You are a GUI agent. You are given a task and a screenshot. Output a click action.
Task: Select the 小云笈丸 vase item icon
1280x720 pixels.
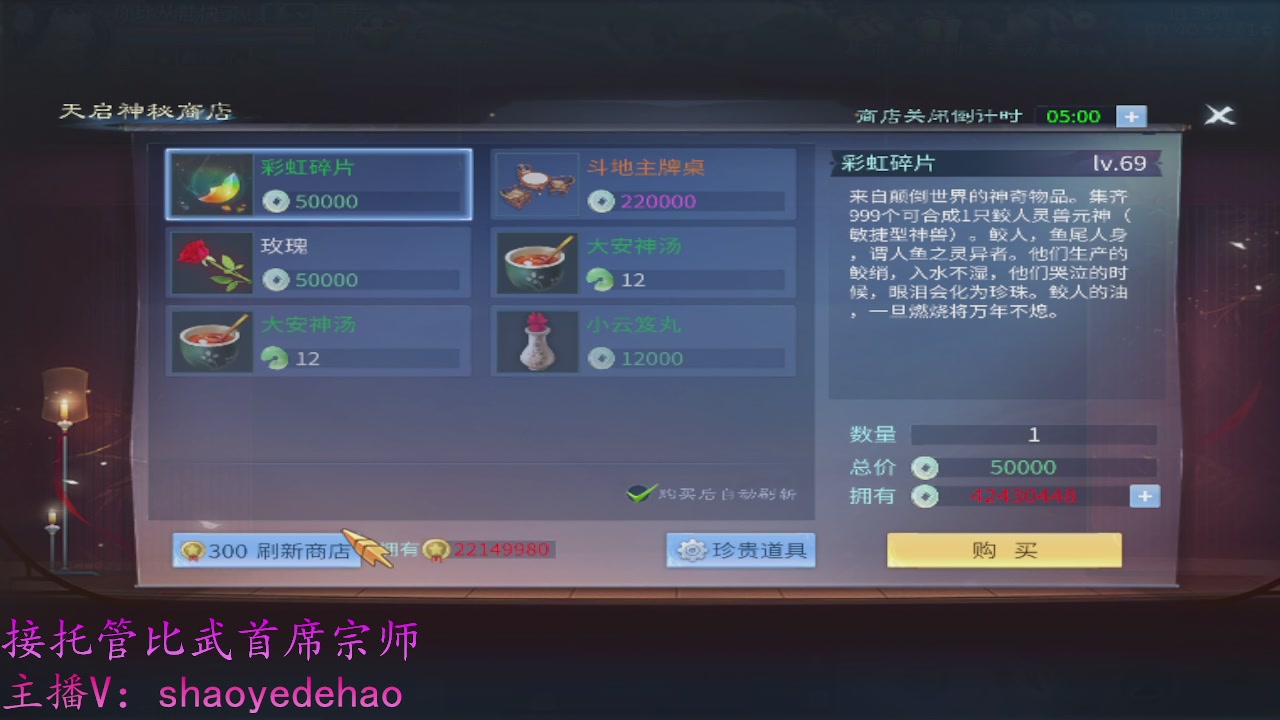[536, 340]
